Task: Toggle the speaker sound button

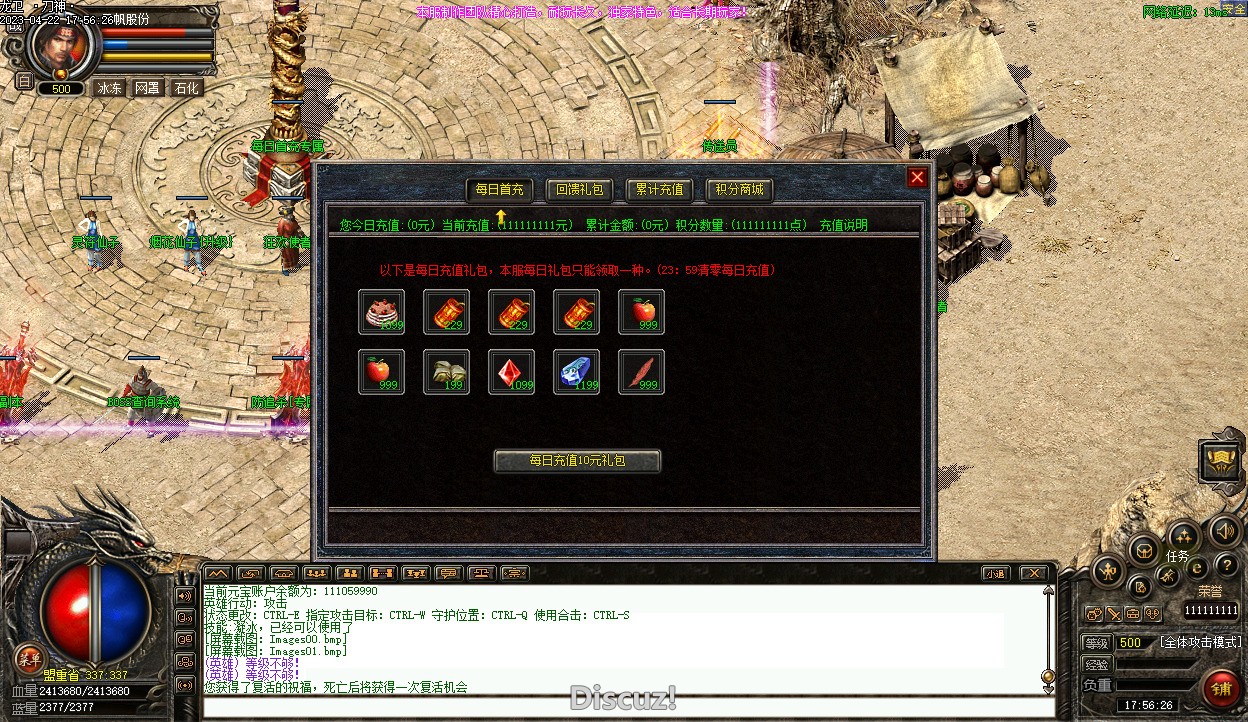Action: pos(1225,531)
